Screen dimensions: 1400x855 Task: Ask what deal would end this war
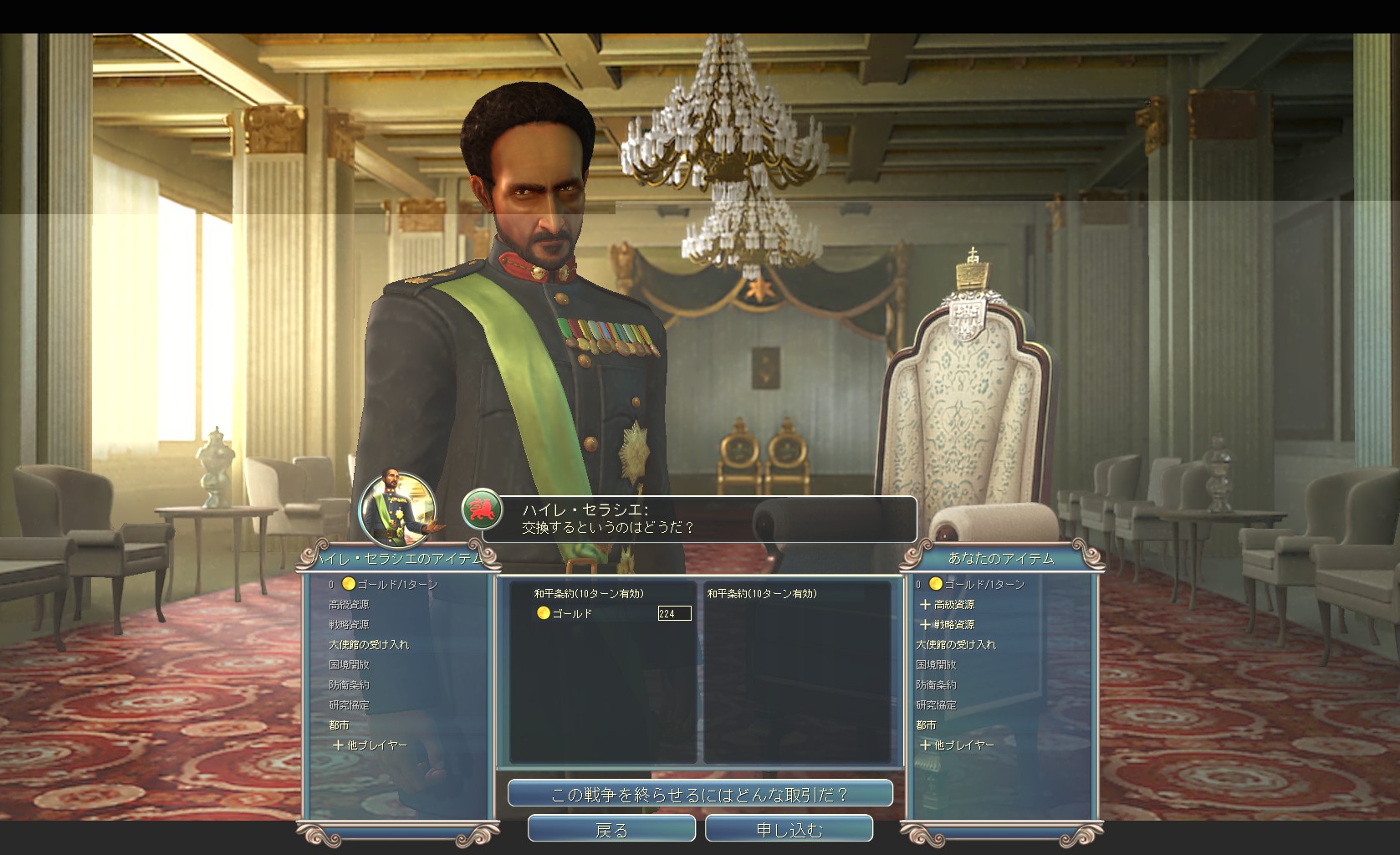click(700, 794)
